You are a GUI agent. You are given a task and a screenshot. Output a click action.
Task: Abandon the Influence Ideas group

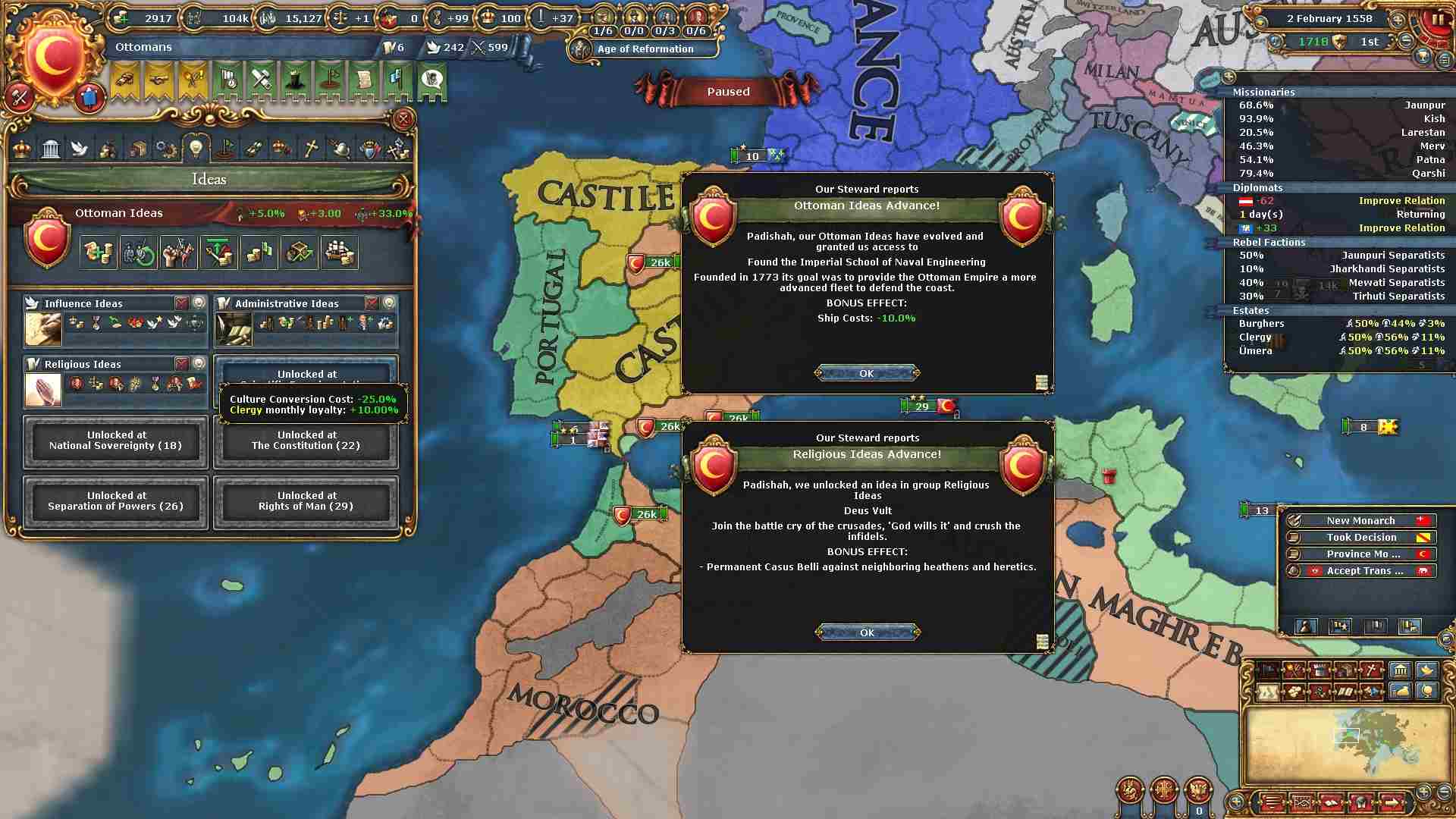click(181, 303)
